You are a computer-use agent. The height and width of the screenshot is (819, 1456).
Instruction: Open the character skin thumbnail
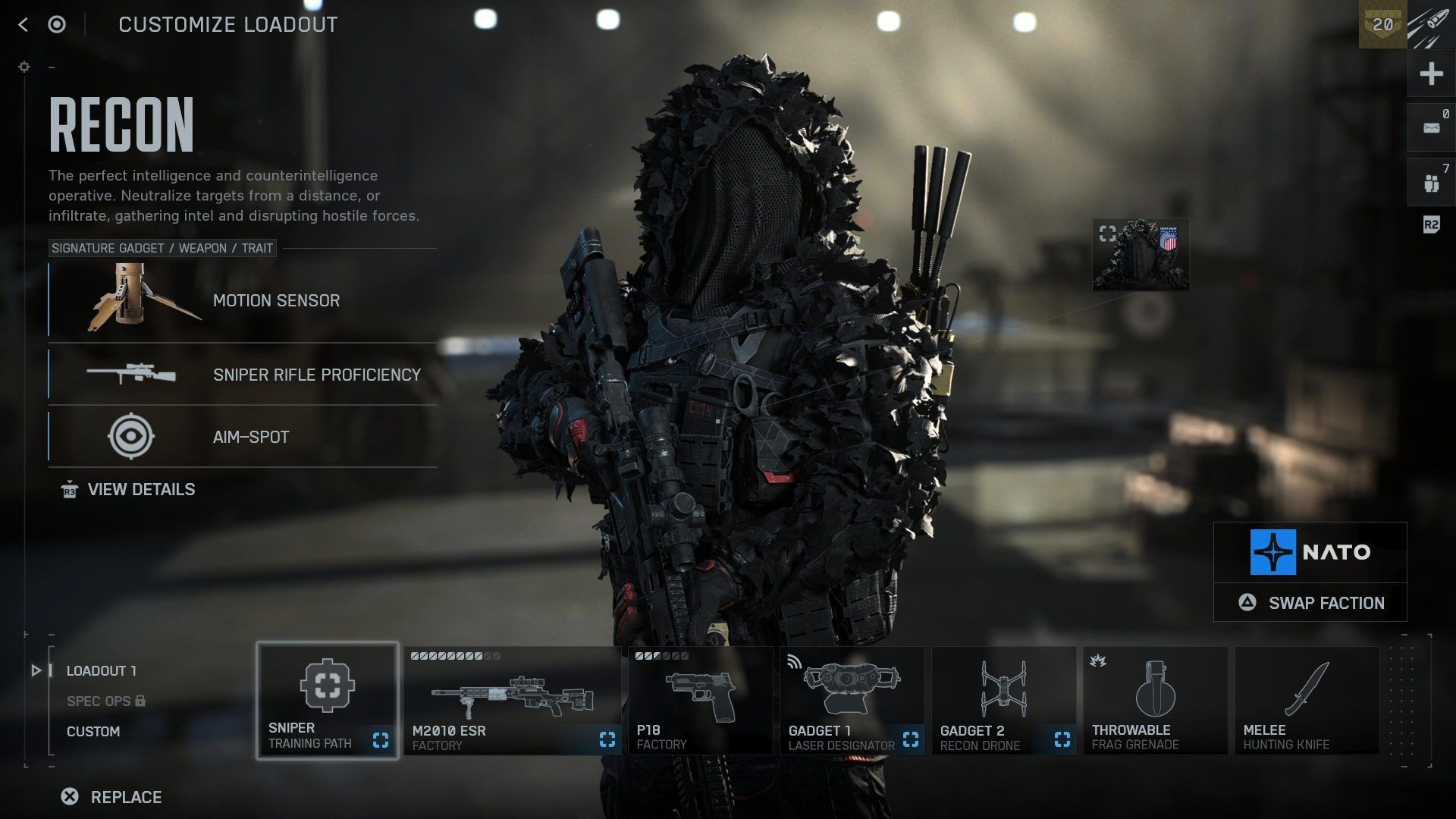tap(1141, 256)
